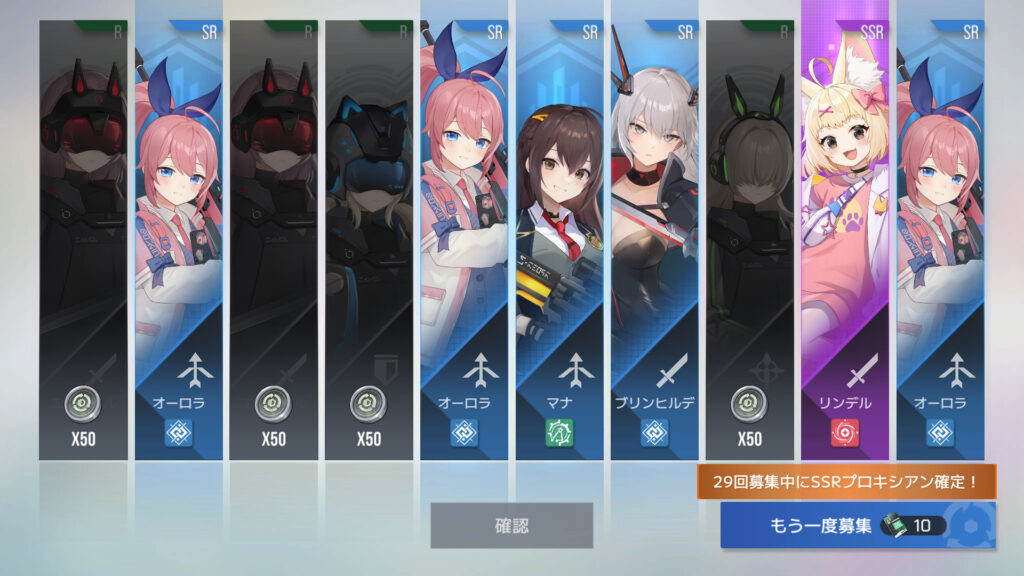Pick the blue cat-eared helmet R card
Image resolution: width=1024 pixels, height=576 pixels.
368,240
